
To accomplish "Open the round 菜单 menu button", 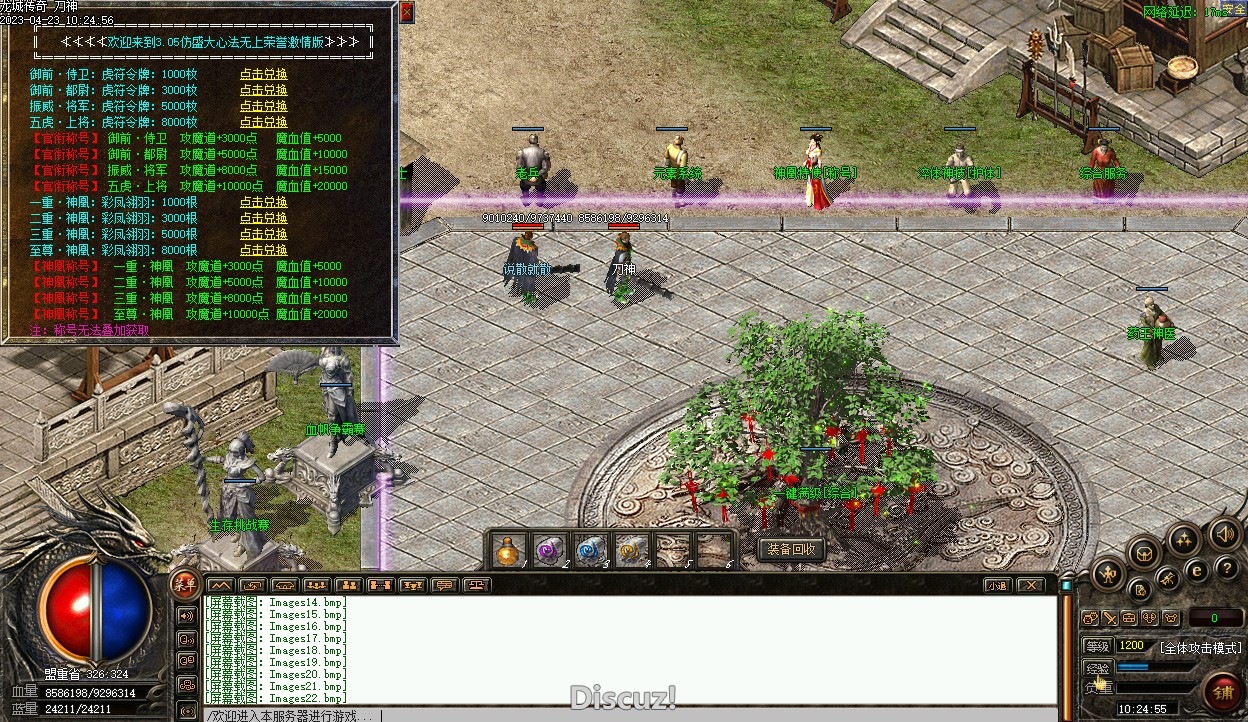I will (184, 584).
